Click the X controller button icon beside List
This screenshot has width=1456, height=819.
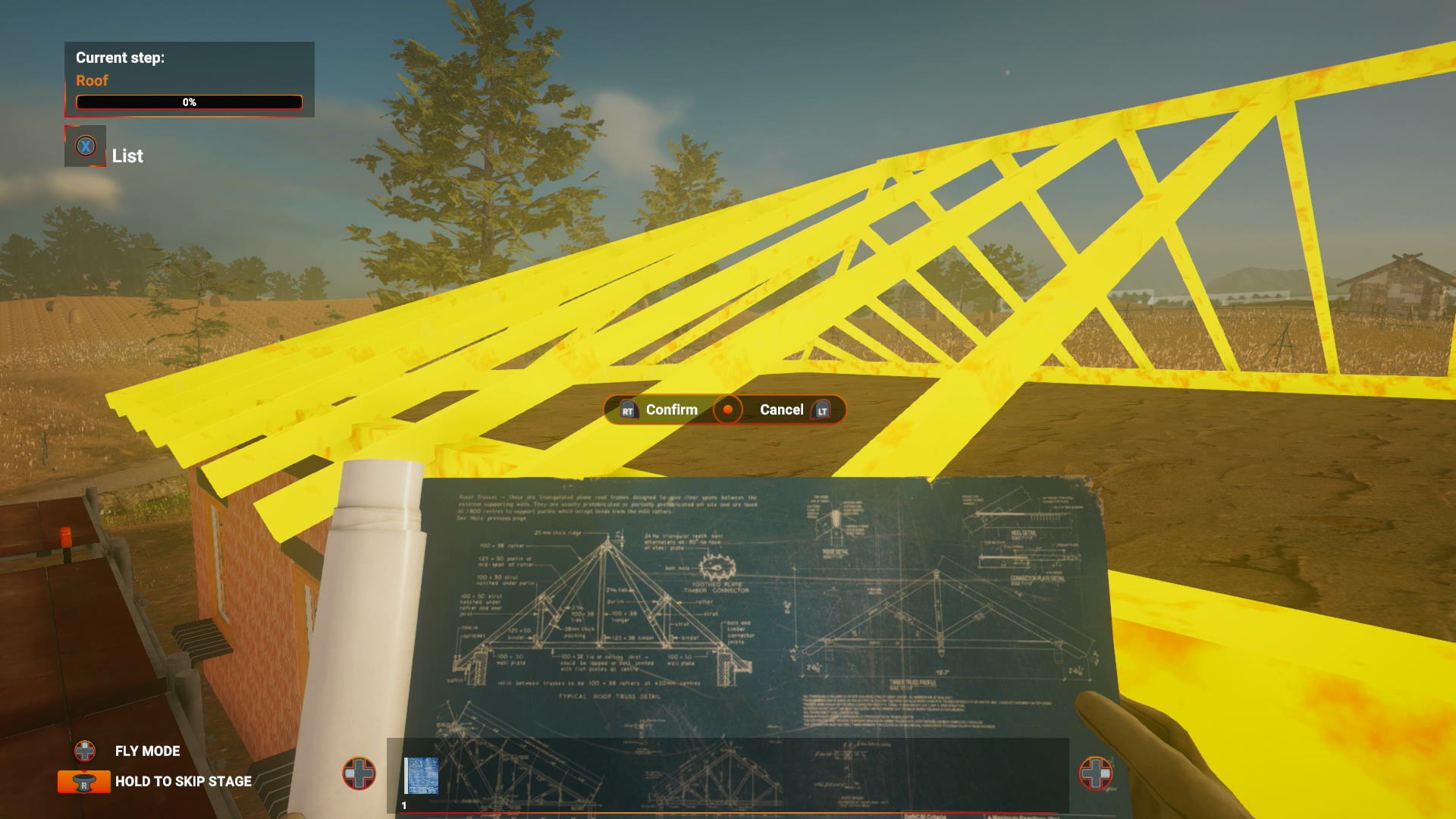pyautogui.click(x=86, y=146)
